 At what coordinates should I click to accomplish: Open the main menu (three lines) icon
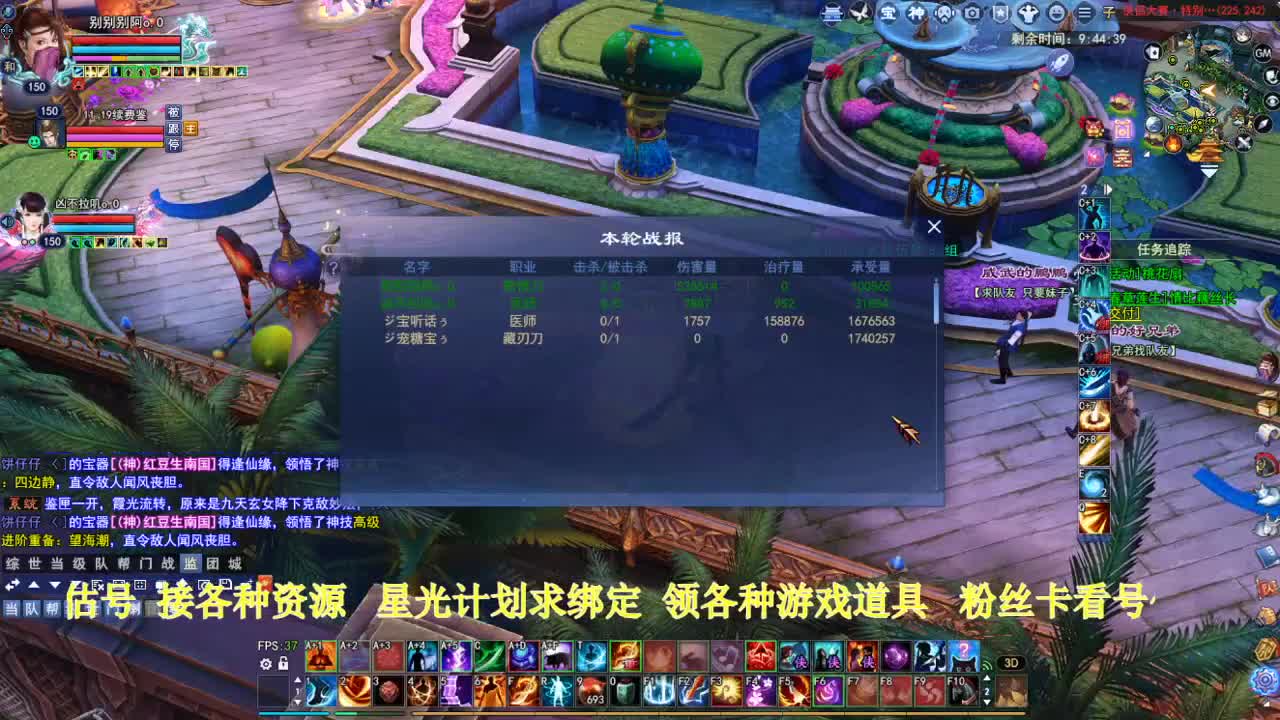pyautogui.click(x=1085, y=11)
